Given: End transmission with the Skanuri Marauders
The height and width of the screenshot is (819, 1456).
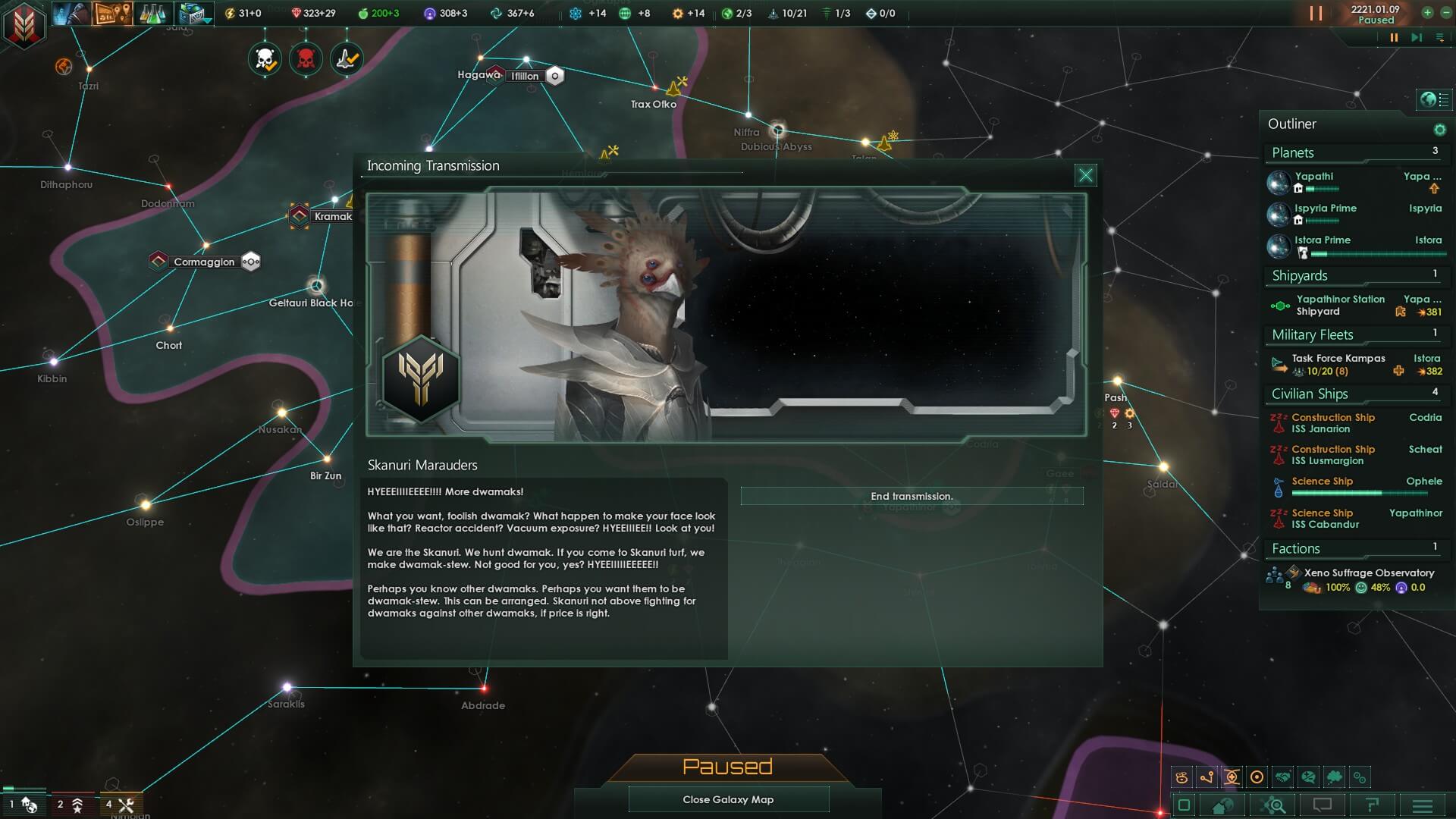Looking at the screenshot, I should click(912, 496).
